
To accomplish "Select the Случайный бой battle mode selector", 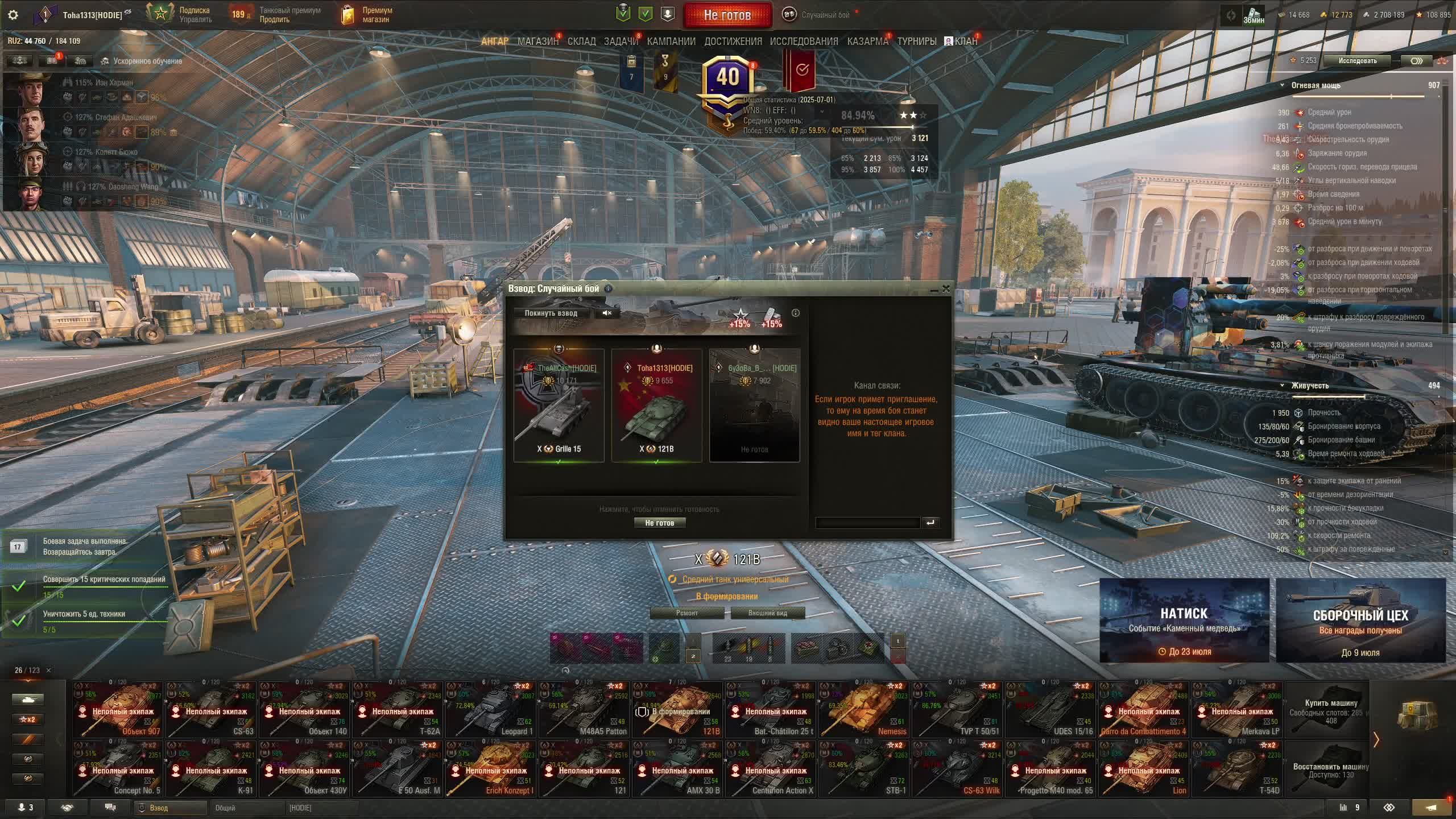I will [x=819, y=15].
